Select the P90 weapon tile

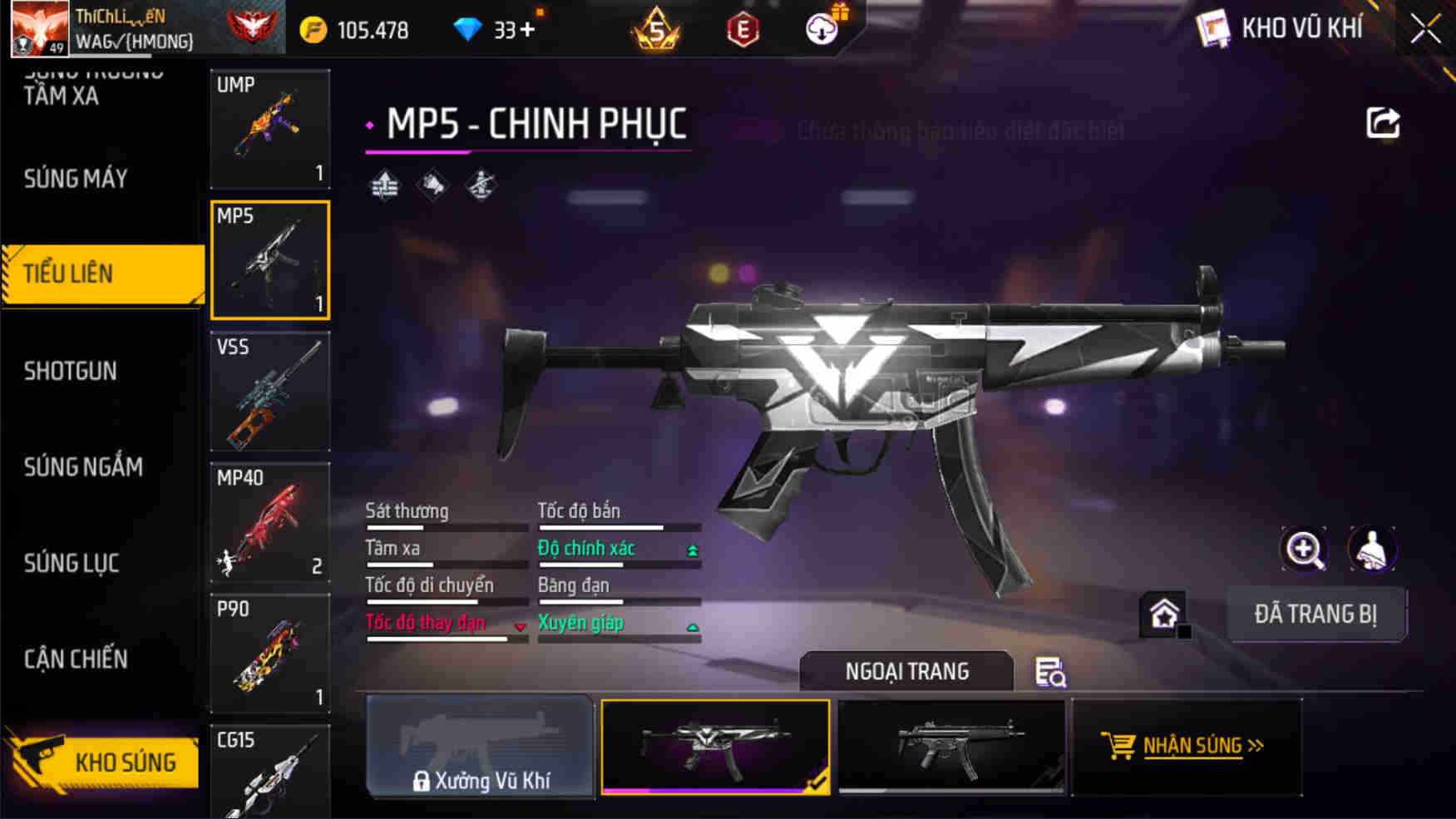[270, 654]
